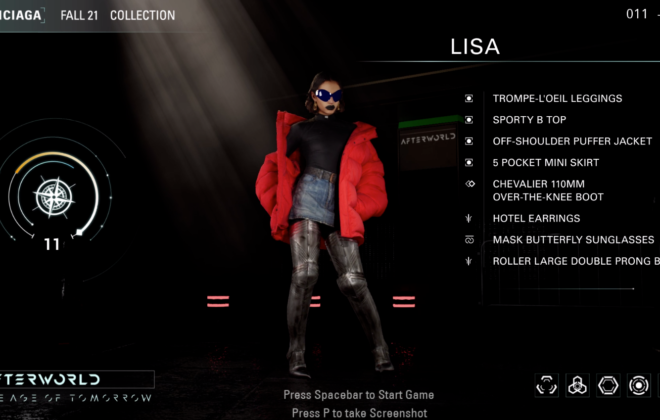Choose the Mask Butterfly Sunglasses item
The width and height of the screenshot is (660, 420).
573,240
